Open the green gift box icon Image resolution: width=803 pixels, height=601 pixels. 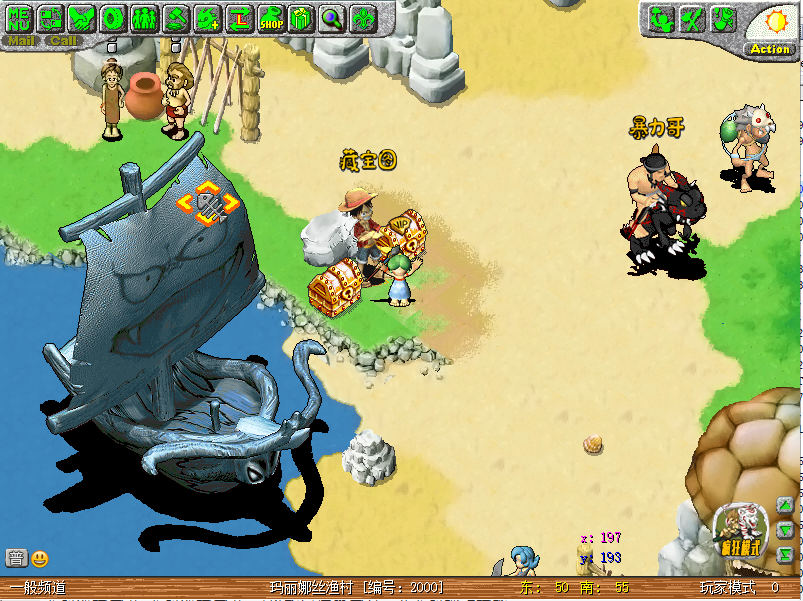click(301, 17)
